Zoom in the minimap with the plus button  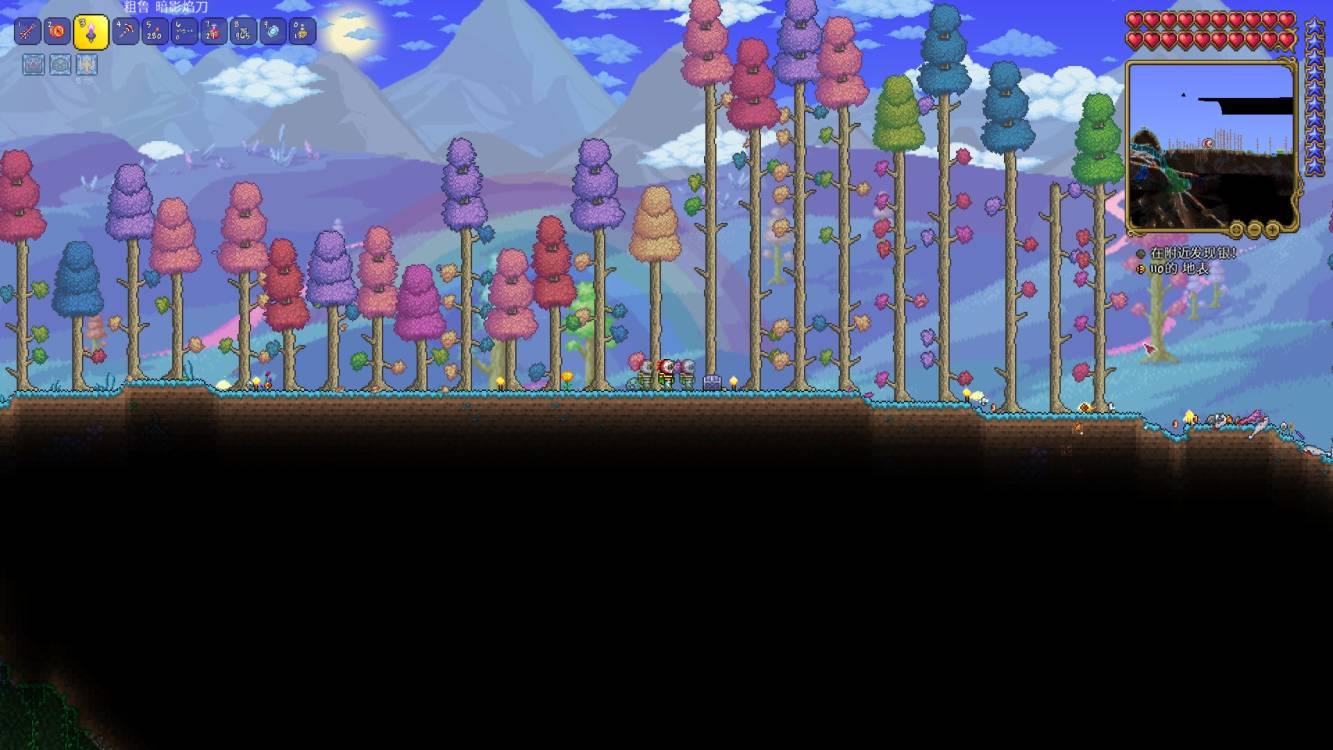coord(1273,229)
